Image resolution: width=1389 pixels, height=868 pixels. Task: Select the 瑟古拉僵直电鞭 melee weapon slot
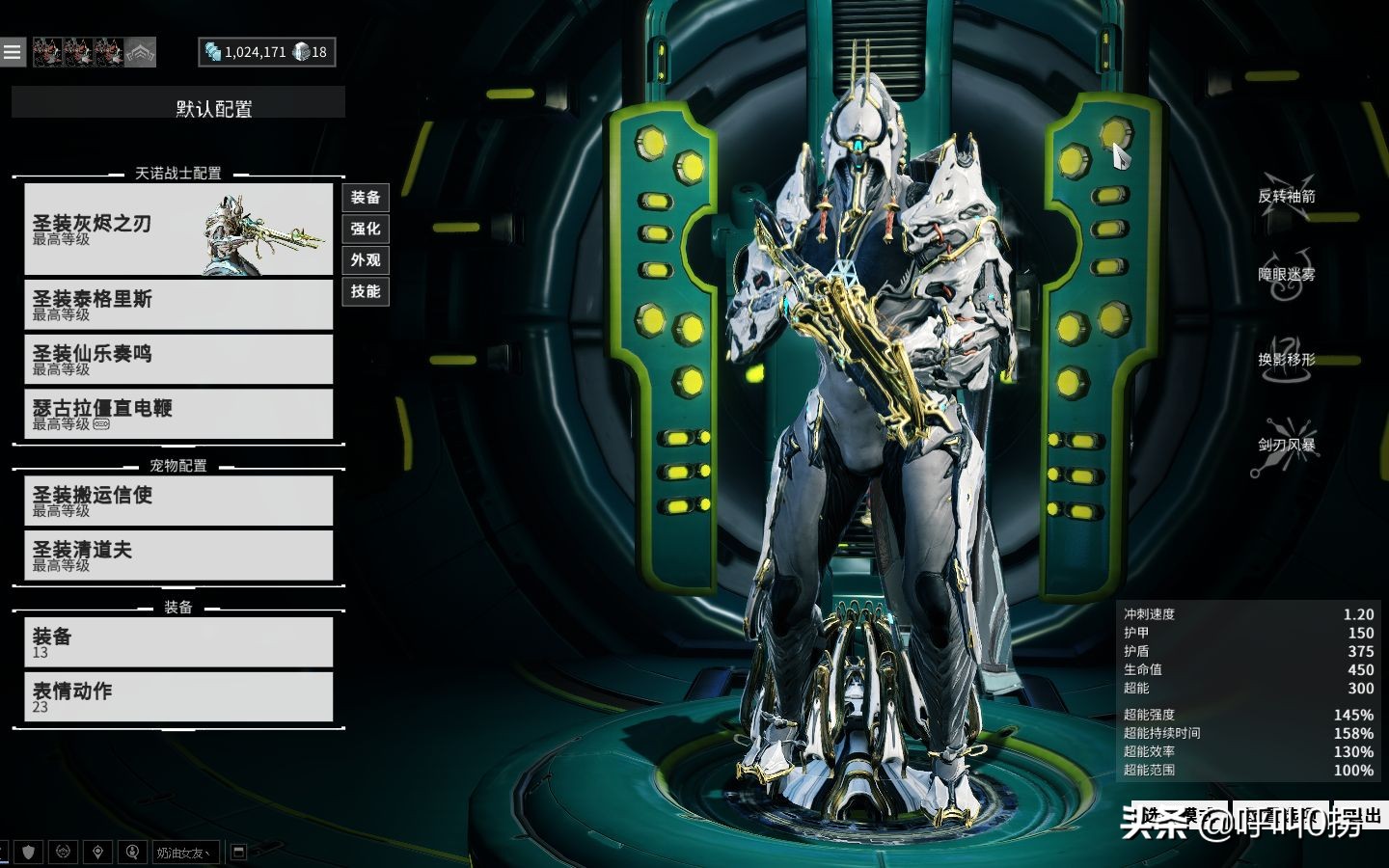pos(178,415)
